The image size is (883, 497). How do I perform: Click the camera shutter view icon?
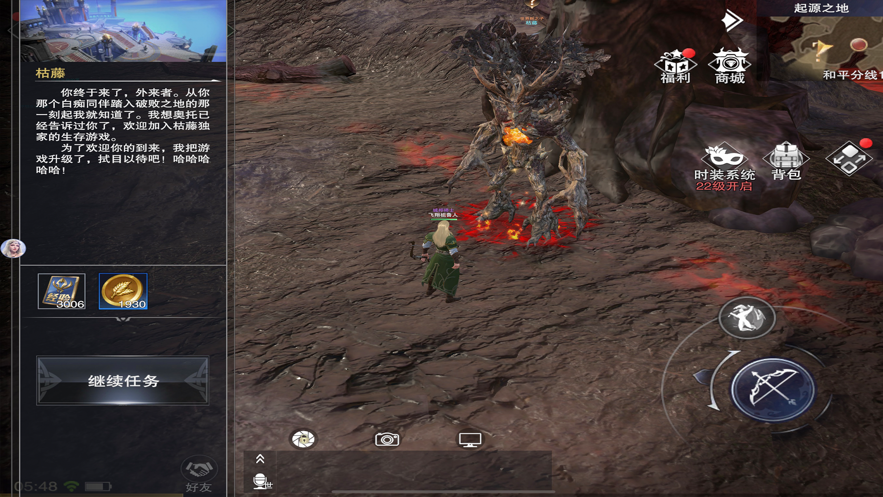(303, 439)
